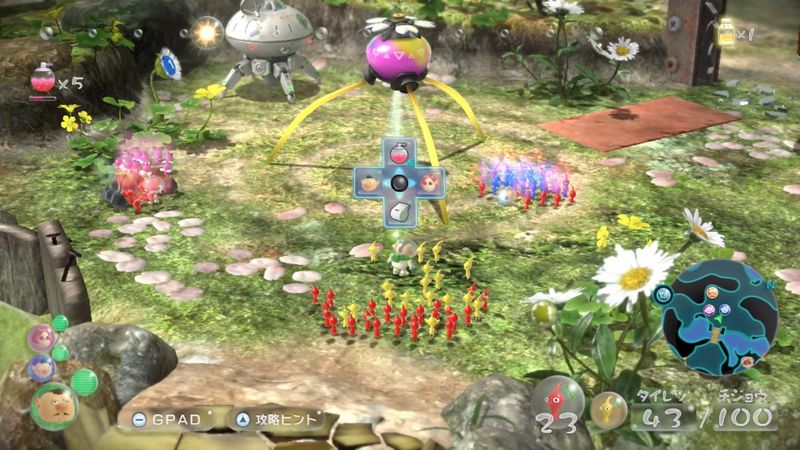800x450 pixels.
Task: Switch to the yellow Pikmin type bubble
Action: 608,408
